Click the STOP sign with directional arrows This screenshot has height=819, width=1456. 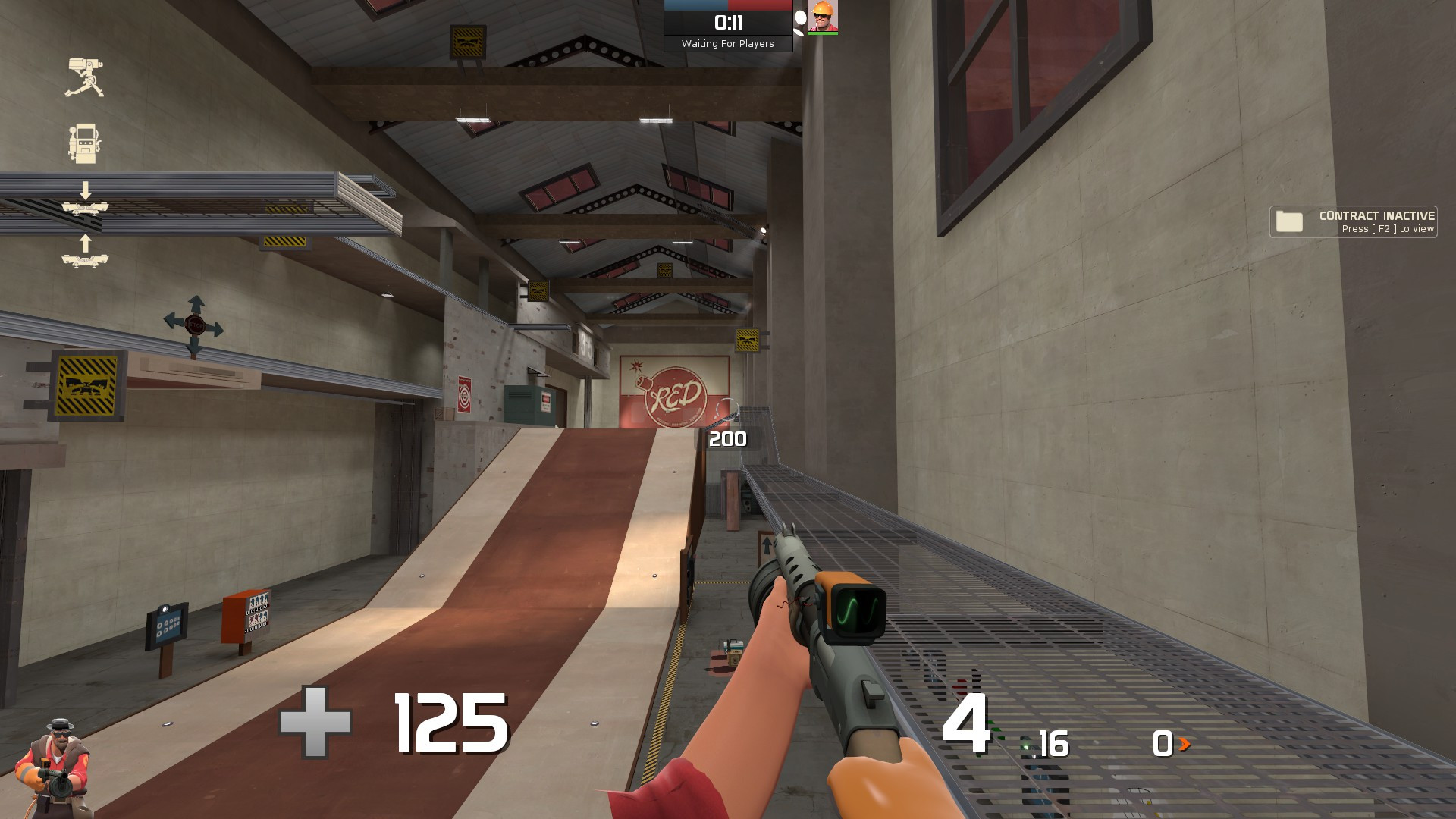pos(194,324)
